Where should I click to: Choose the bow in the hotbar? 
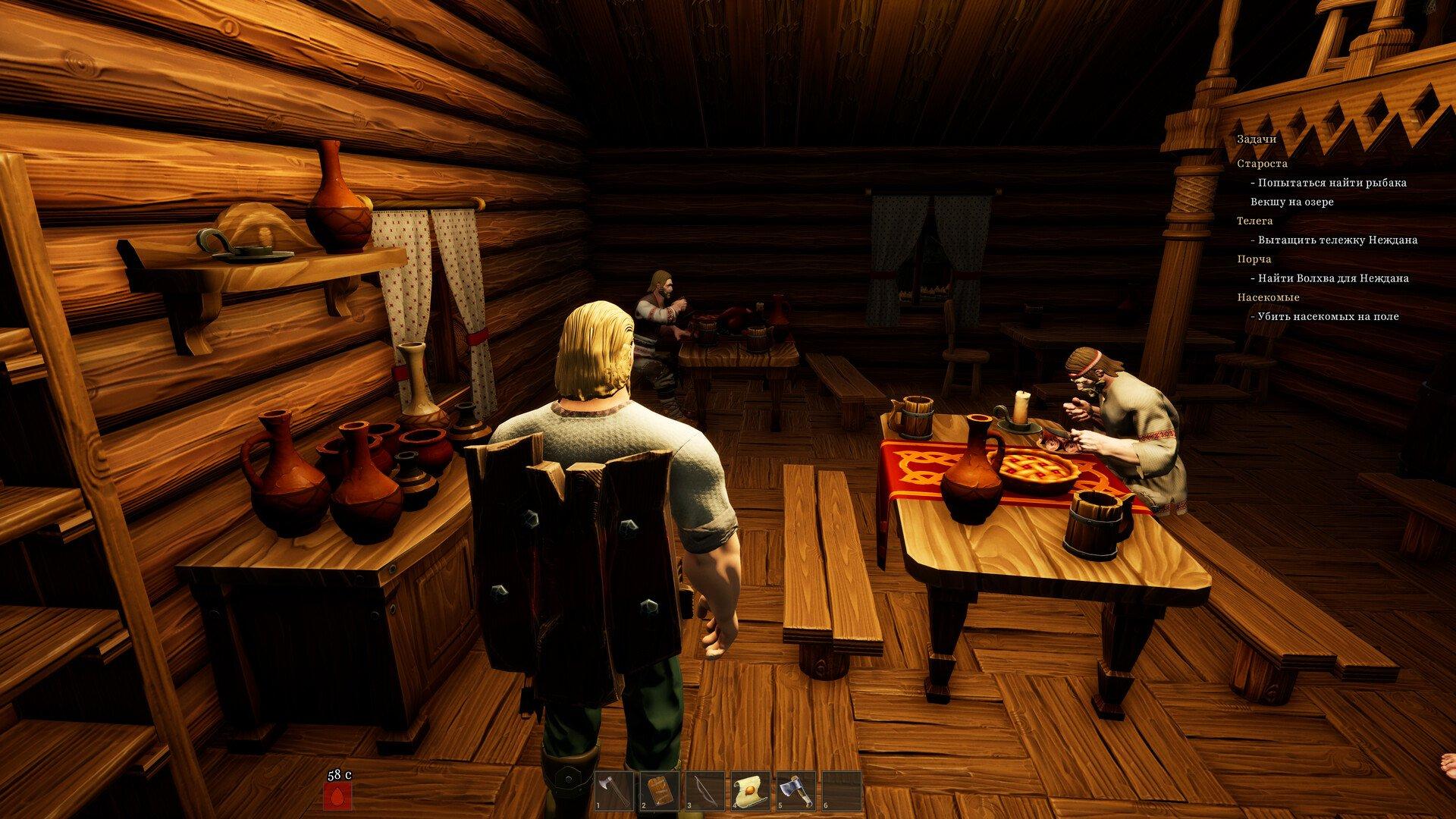(704, 791)
